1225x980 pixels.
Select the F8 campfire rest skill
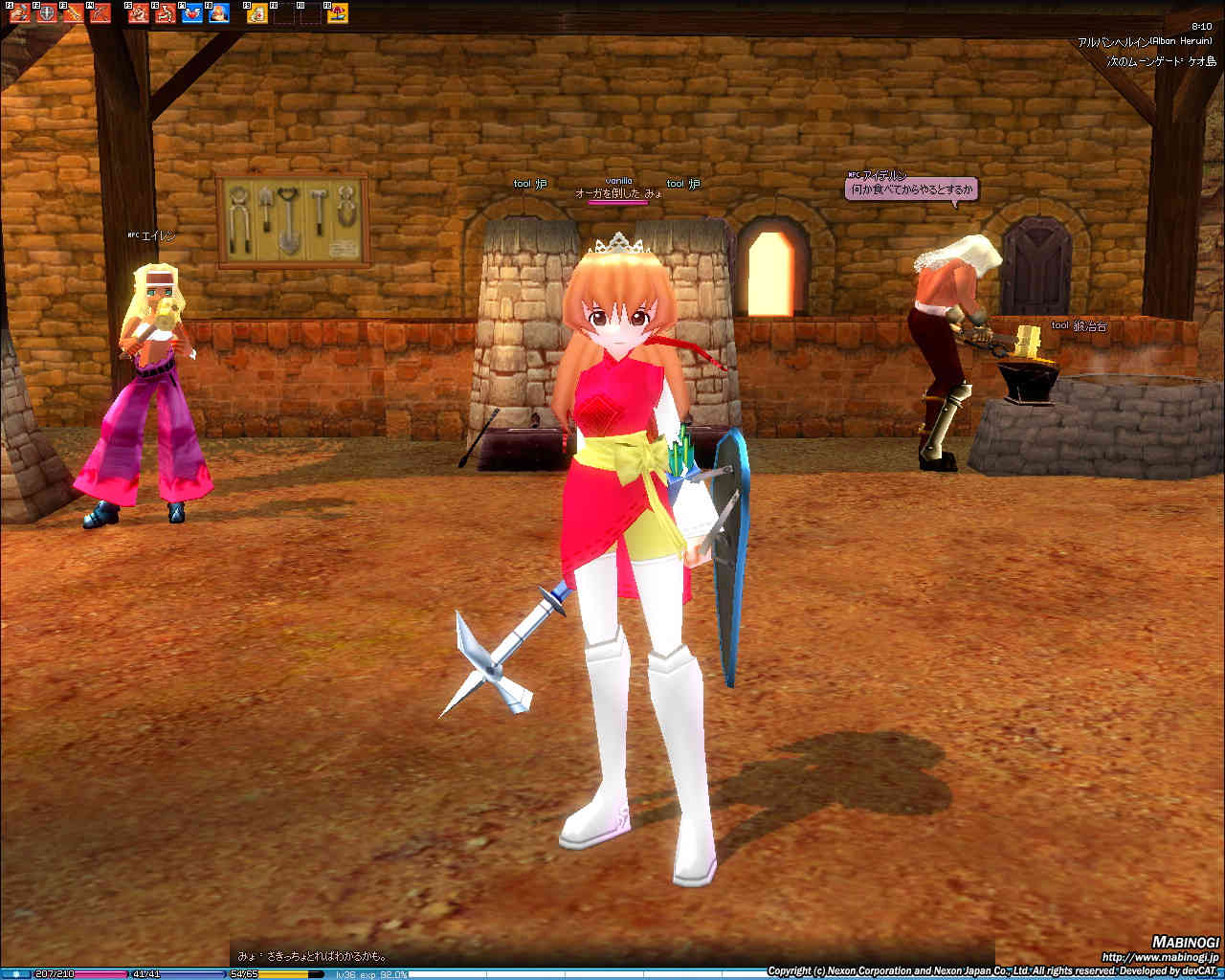[219, 13]
